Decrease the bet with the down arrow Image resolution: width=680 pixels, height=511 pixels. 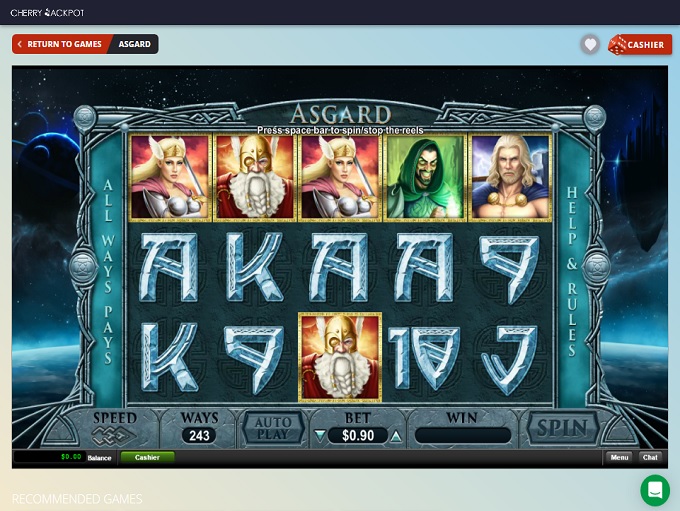pyautogui.click(x=320, y=436)
